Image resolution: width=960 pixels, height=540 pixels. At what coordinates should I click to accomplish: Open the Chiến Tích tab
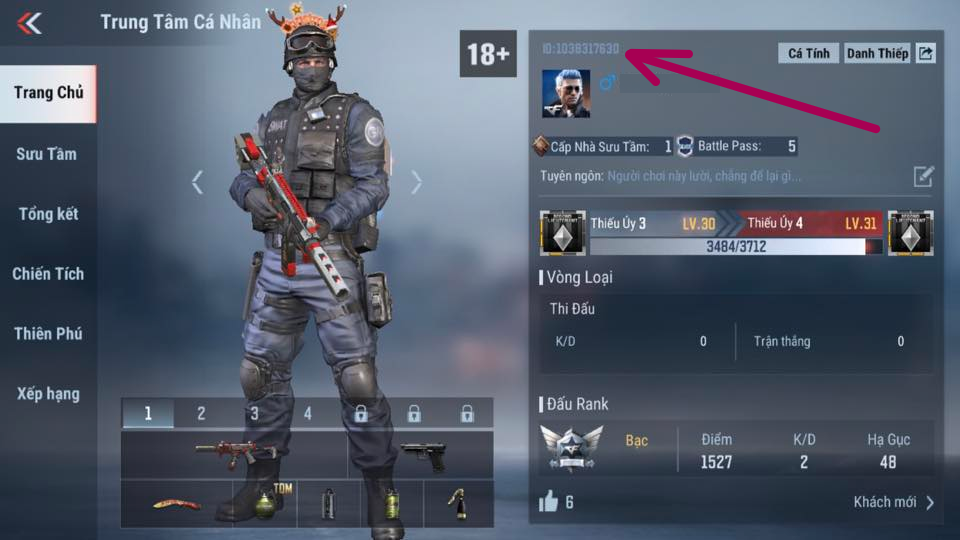click(x=48, y=274)
